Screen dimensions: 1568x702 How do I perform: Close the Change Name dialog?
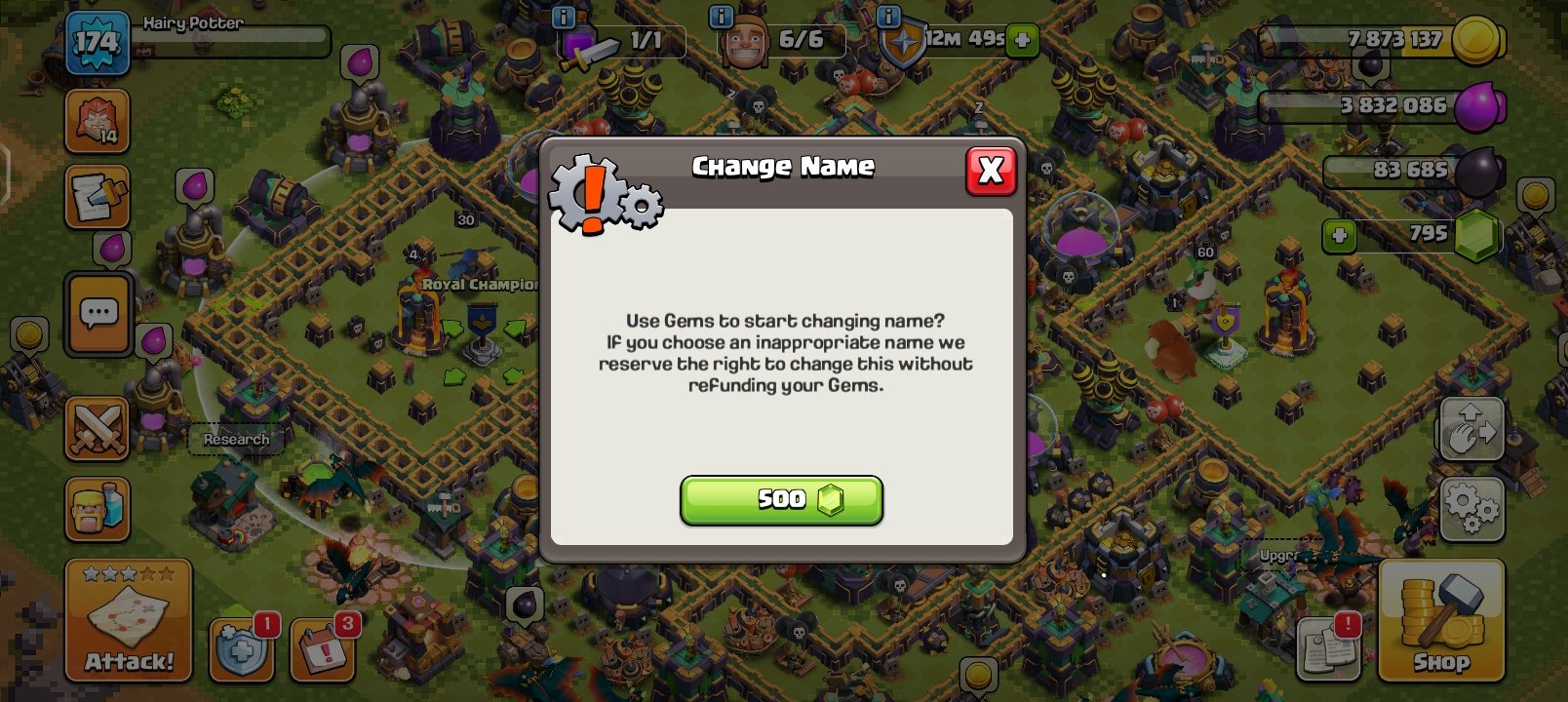point(992,171)
